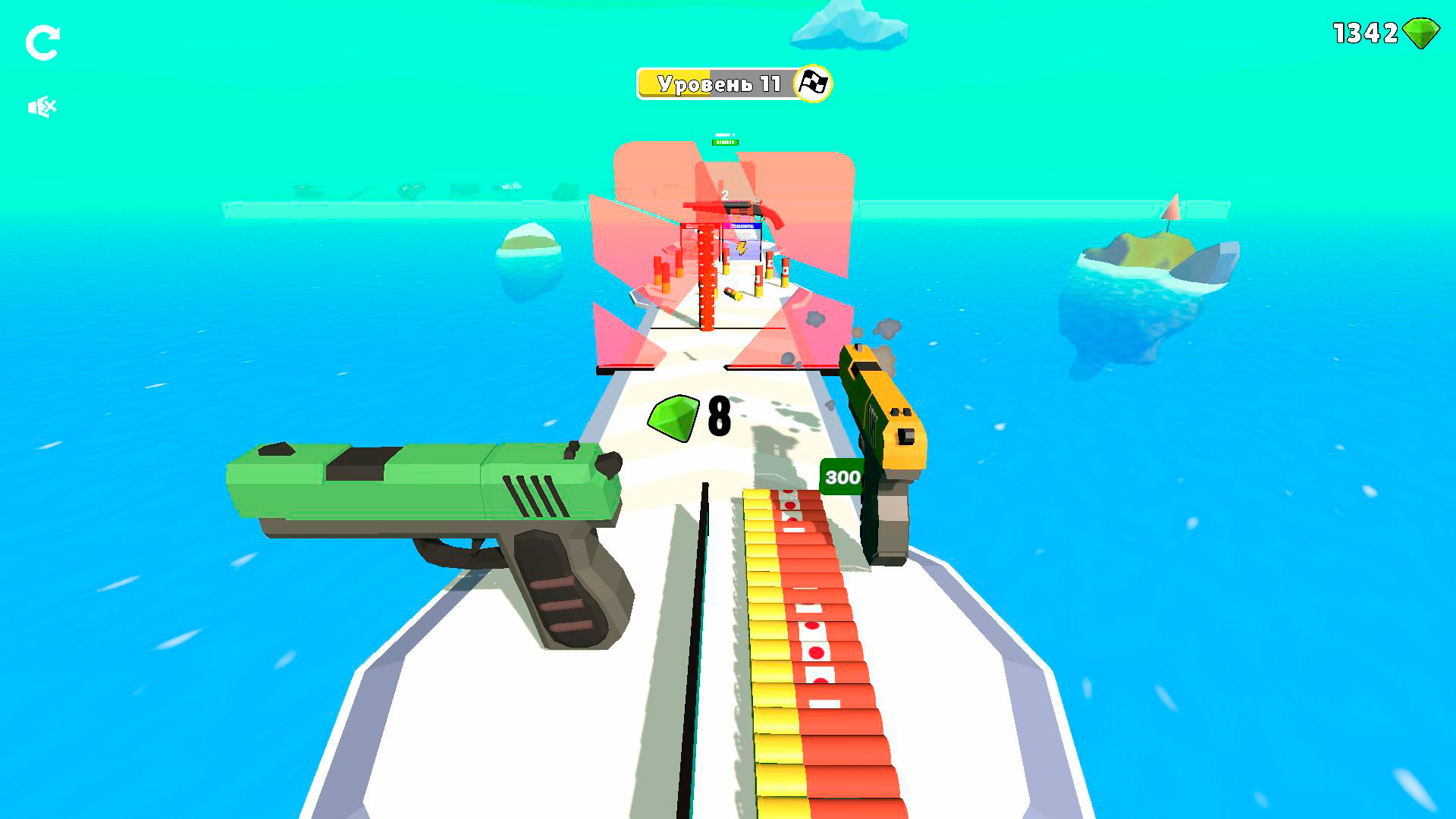Tap the 2 multiplier above the shotgun
Viewport: 1456px width, 819px height.
(x=724, y=195)
